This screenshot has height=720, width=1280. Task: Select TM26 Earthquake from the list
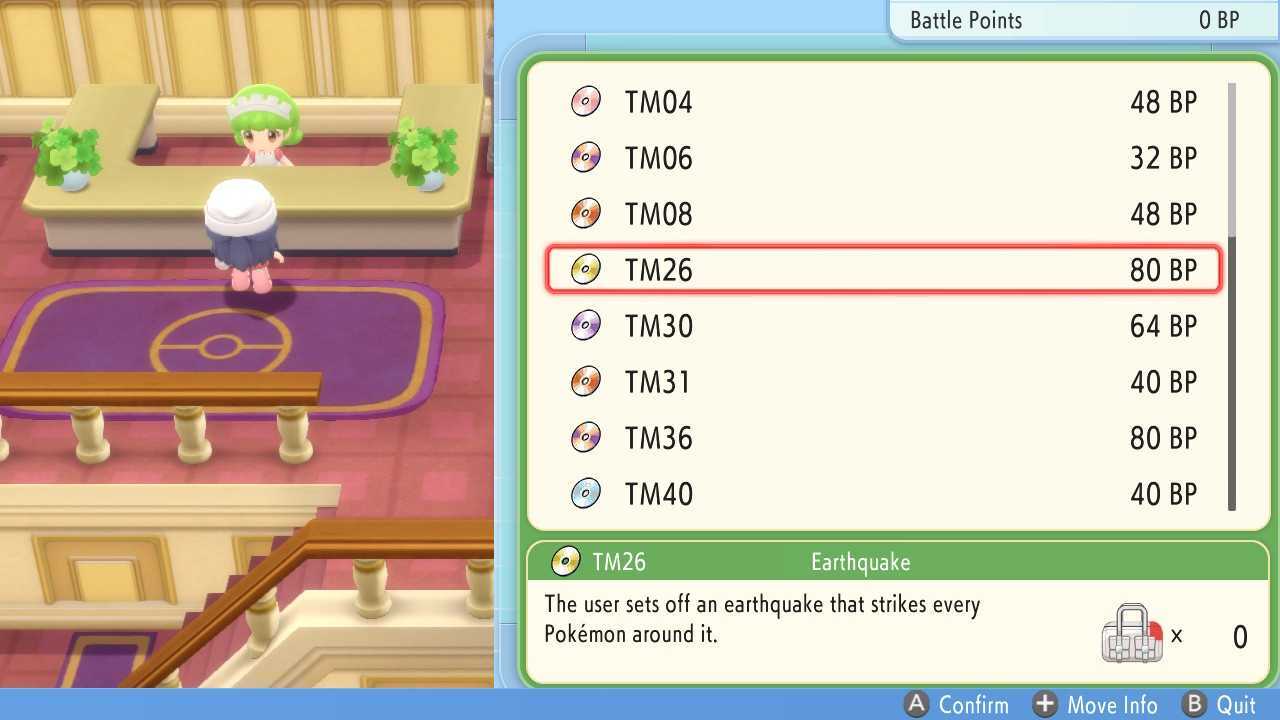880,269
